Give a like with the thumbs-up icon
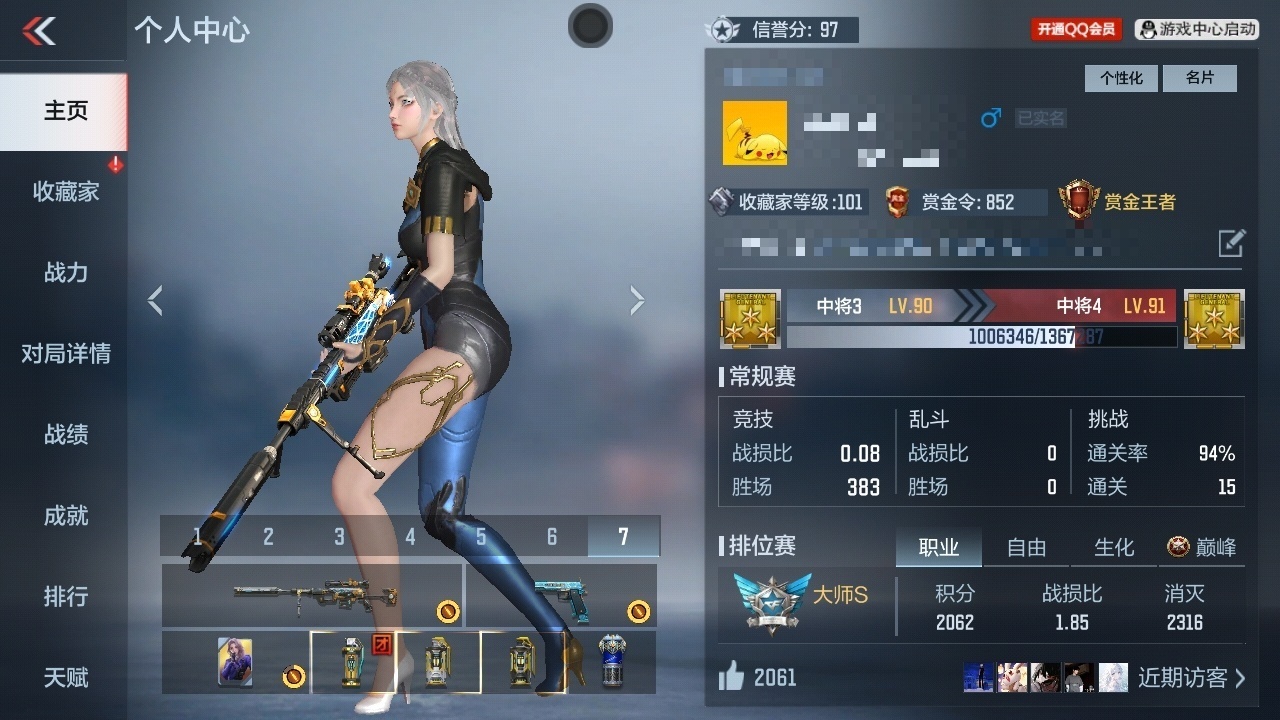1280x720 pixels. pyautogui.click(x=732, y=677)
